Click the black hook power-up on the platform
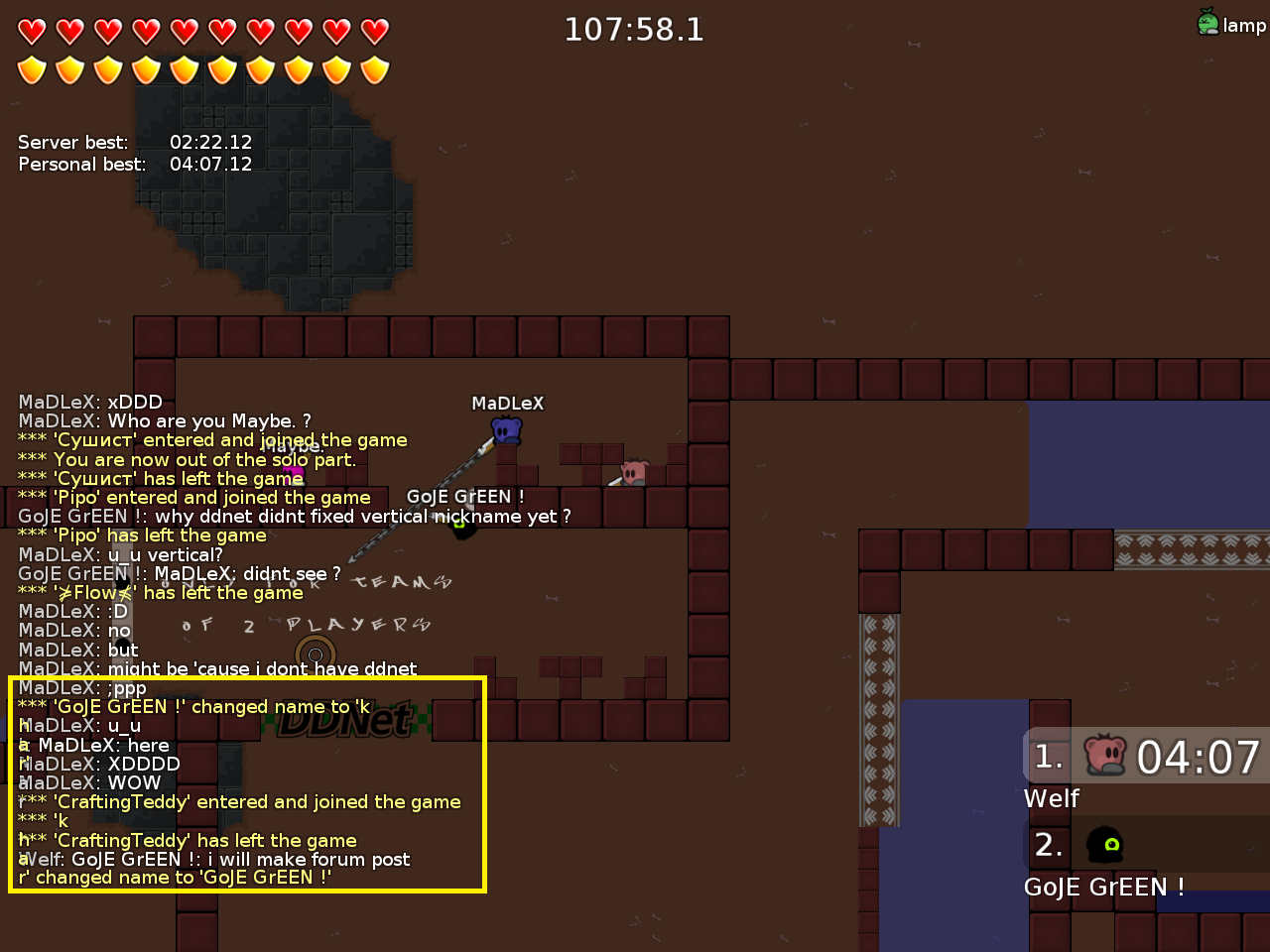 (x=462, y=529)
